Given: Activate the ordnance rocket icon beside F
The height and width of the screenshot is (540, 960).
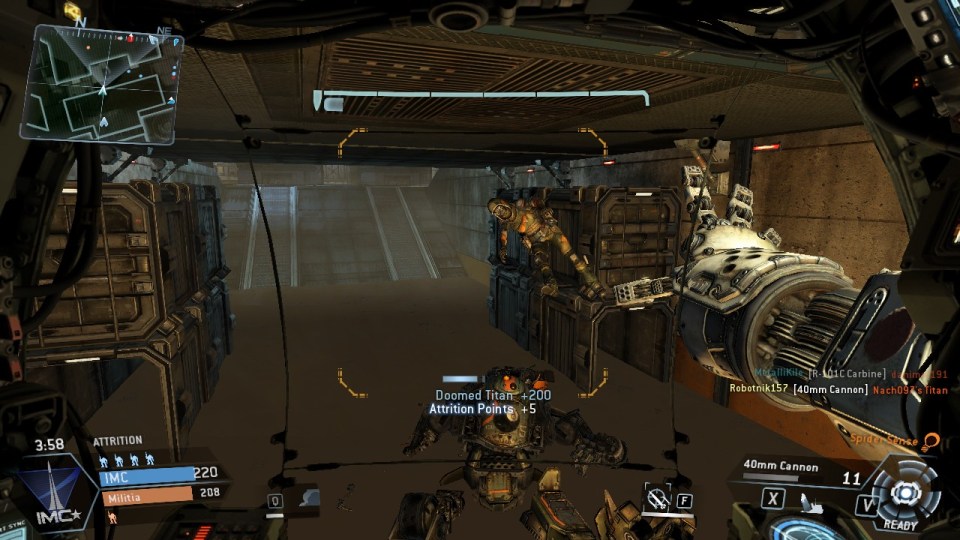Looking at the screenshot, I should (x=655, y=496).
